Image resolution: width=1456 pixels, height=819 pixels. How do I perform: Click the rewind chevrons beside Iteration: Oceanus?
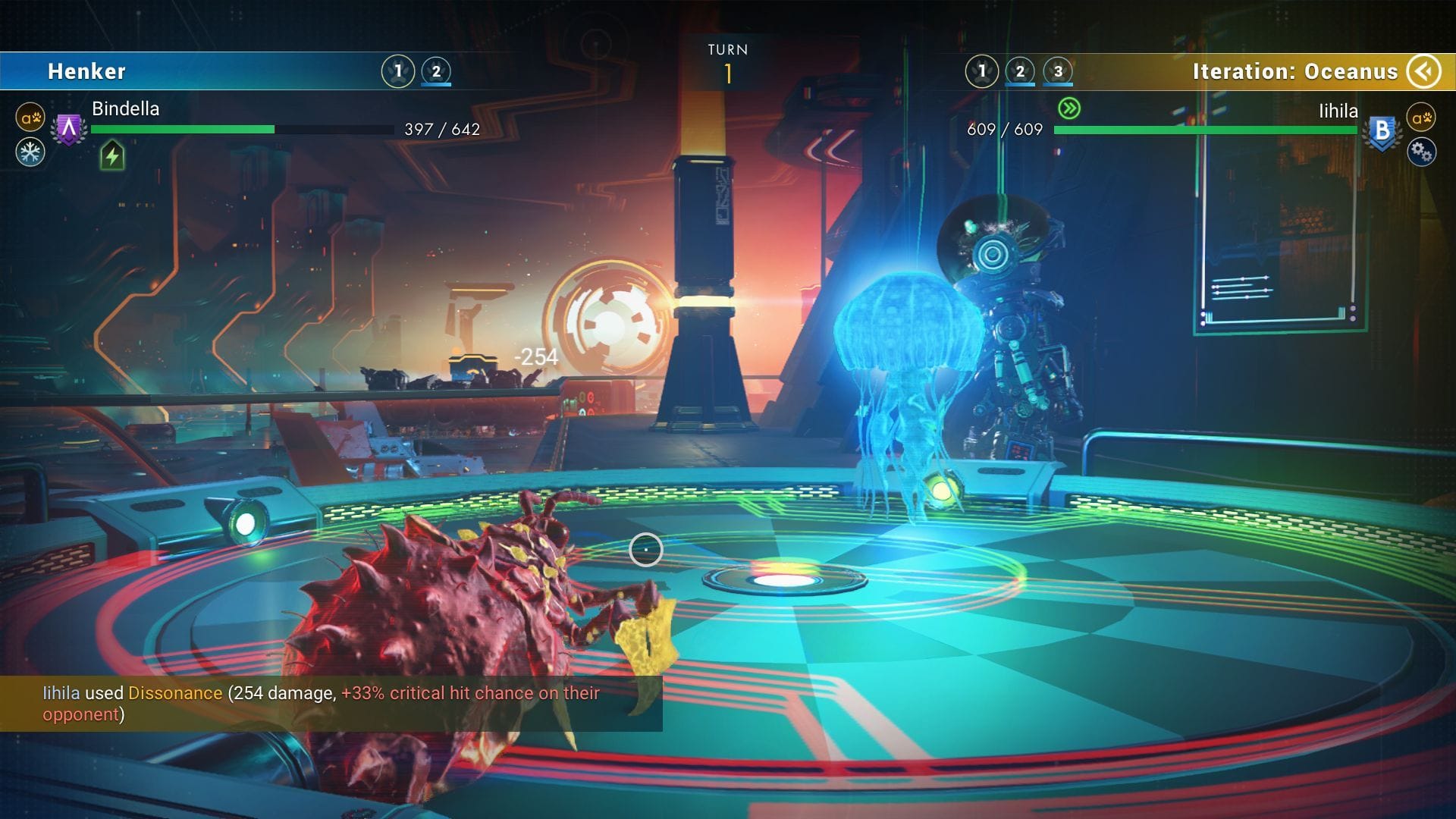click(1424, 71)
